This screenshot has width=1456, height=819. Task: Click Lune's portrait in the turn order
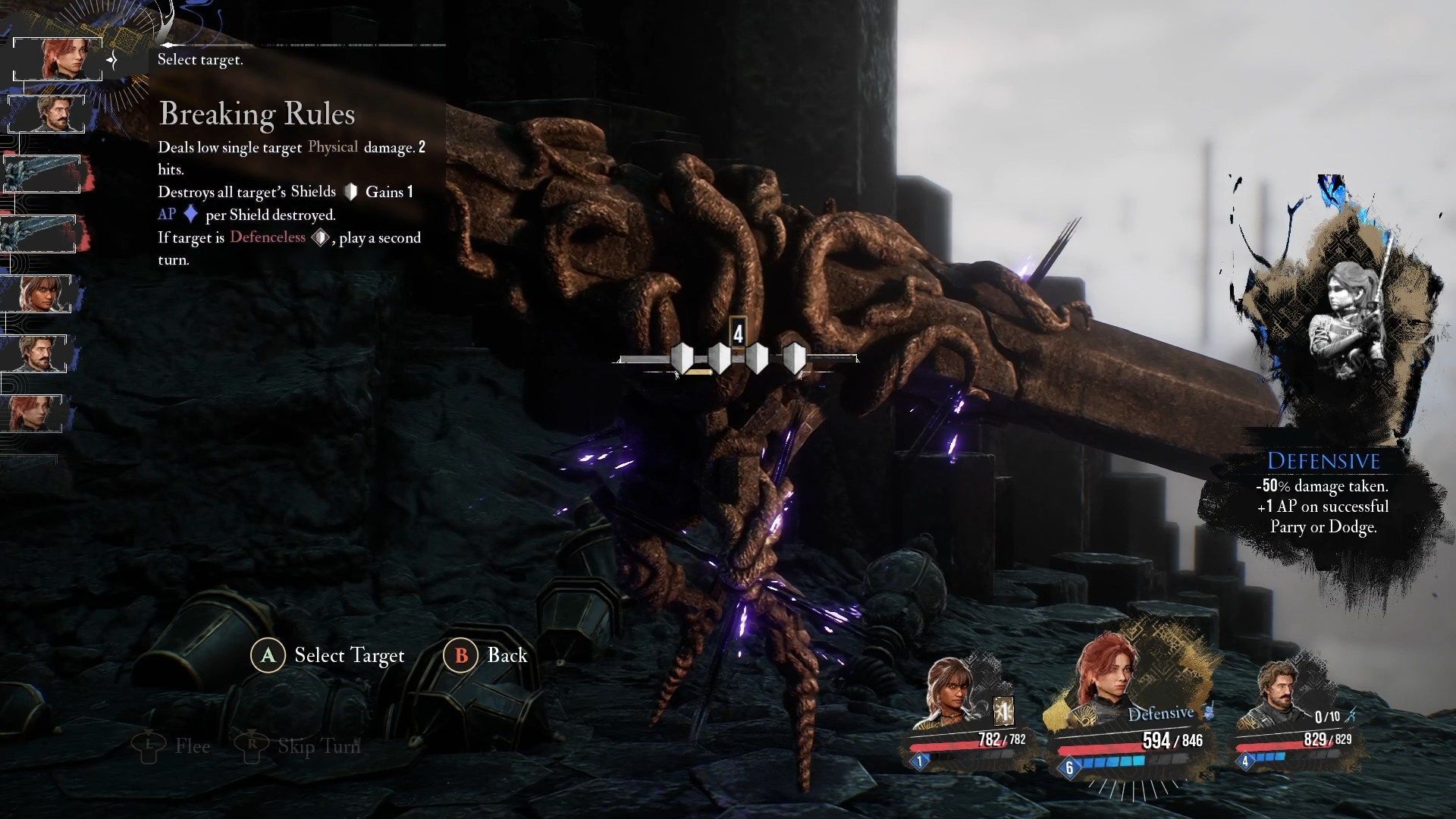39,293
